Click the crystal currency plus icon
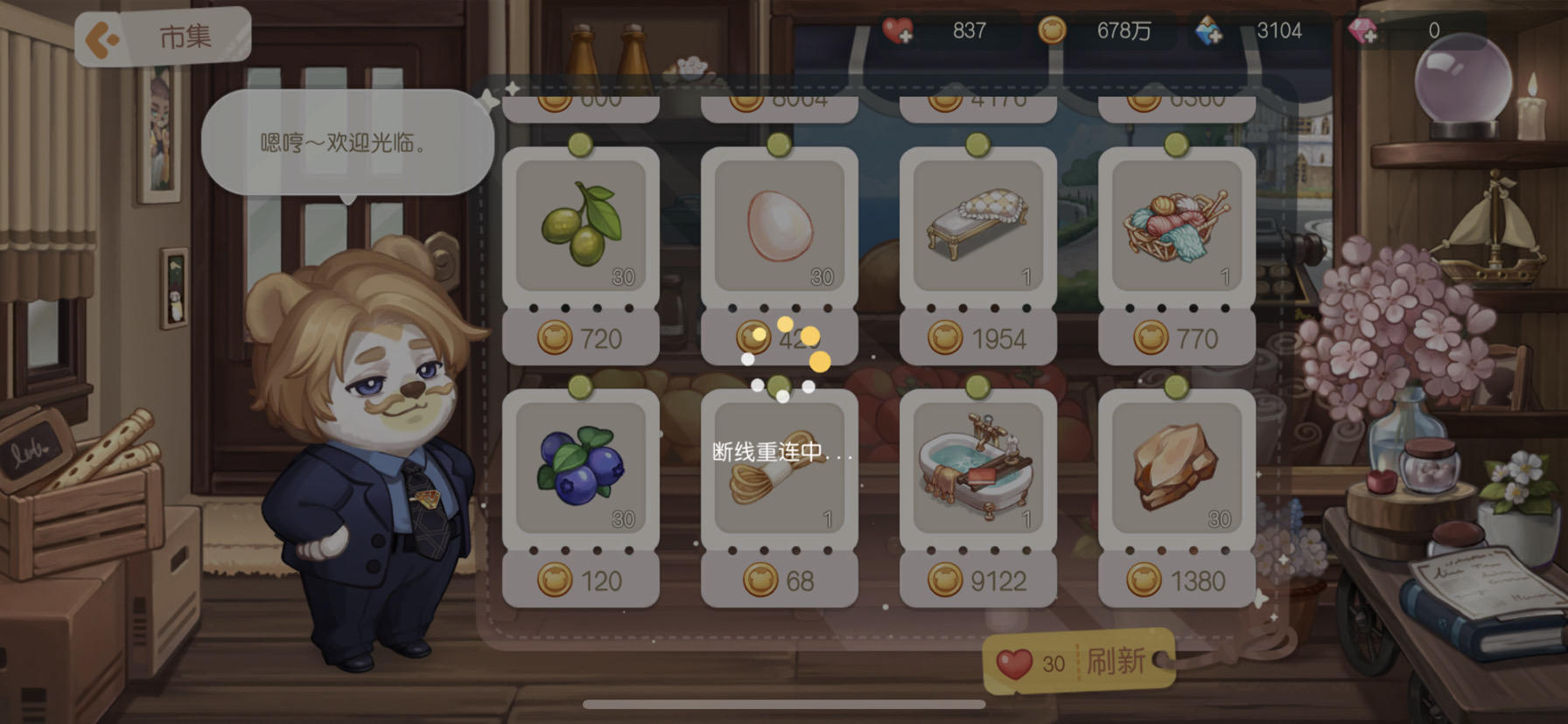1568x724 pixels. point(1208,29)
